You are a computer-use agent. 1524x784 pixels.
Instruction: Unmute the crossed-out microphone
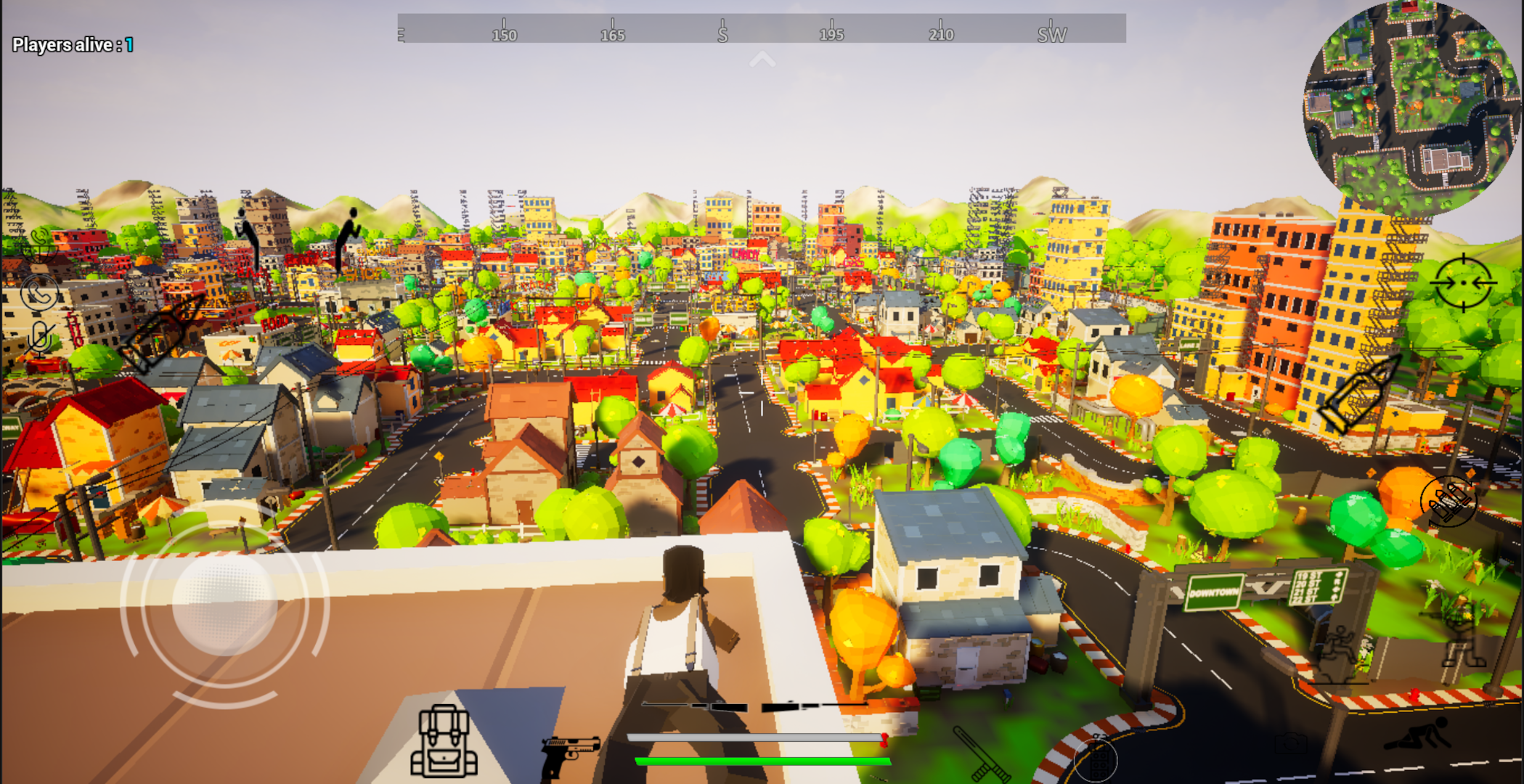pyautogui.click(x=40, y=336)
